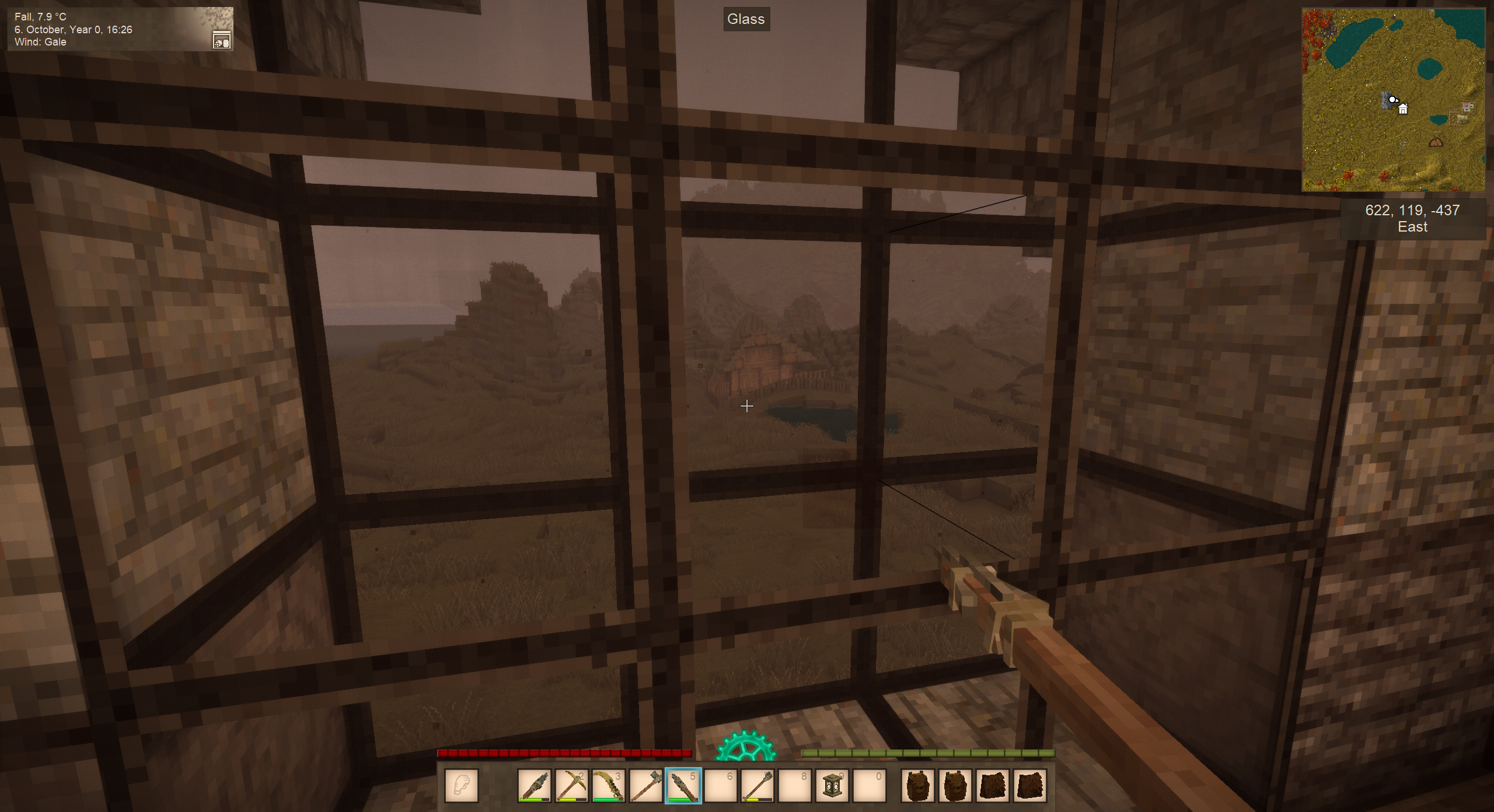Open the minimap
This screenshot has width=1494, height=812.
pyautogui.click(x=1393, y=100)
